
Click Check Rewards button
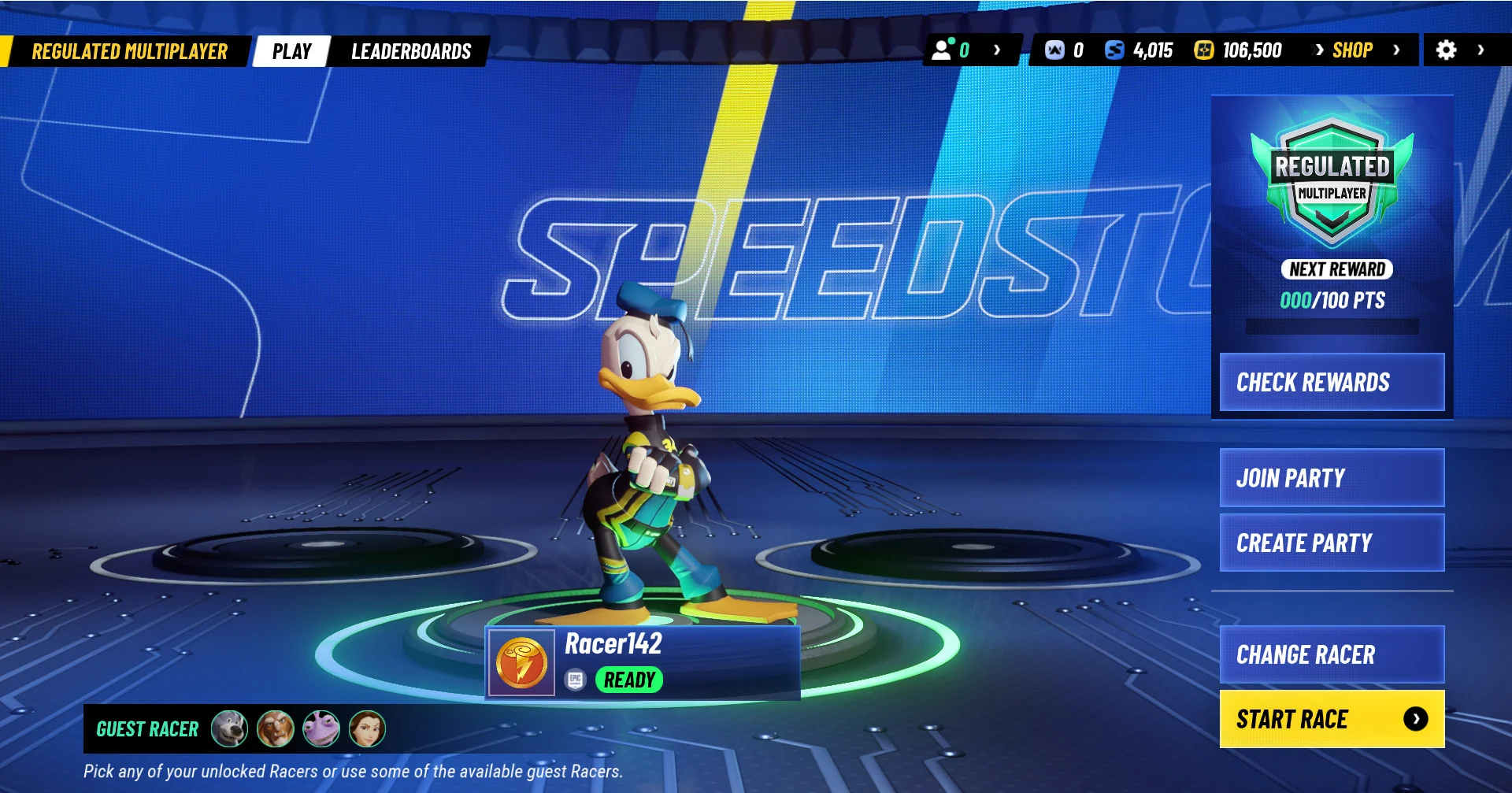coord(1332,382)
